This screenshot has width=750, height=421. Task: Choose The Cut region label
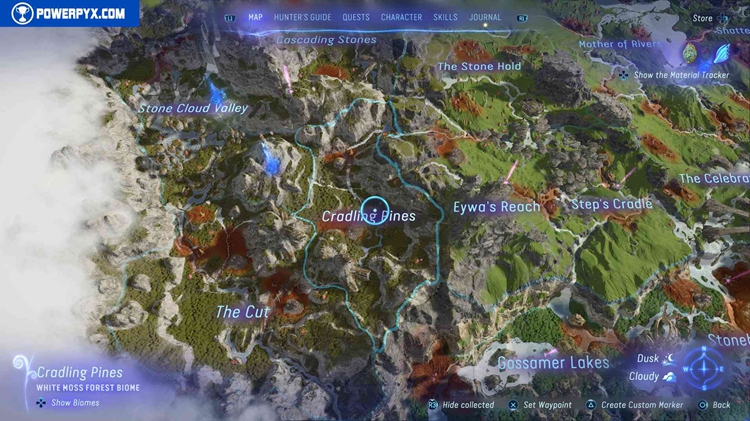243,312
